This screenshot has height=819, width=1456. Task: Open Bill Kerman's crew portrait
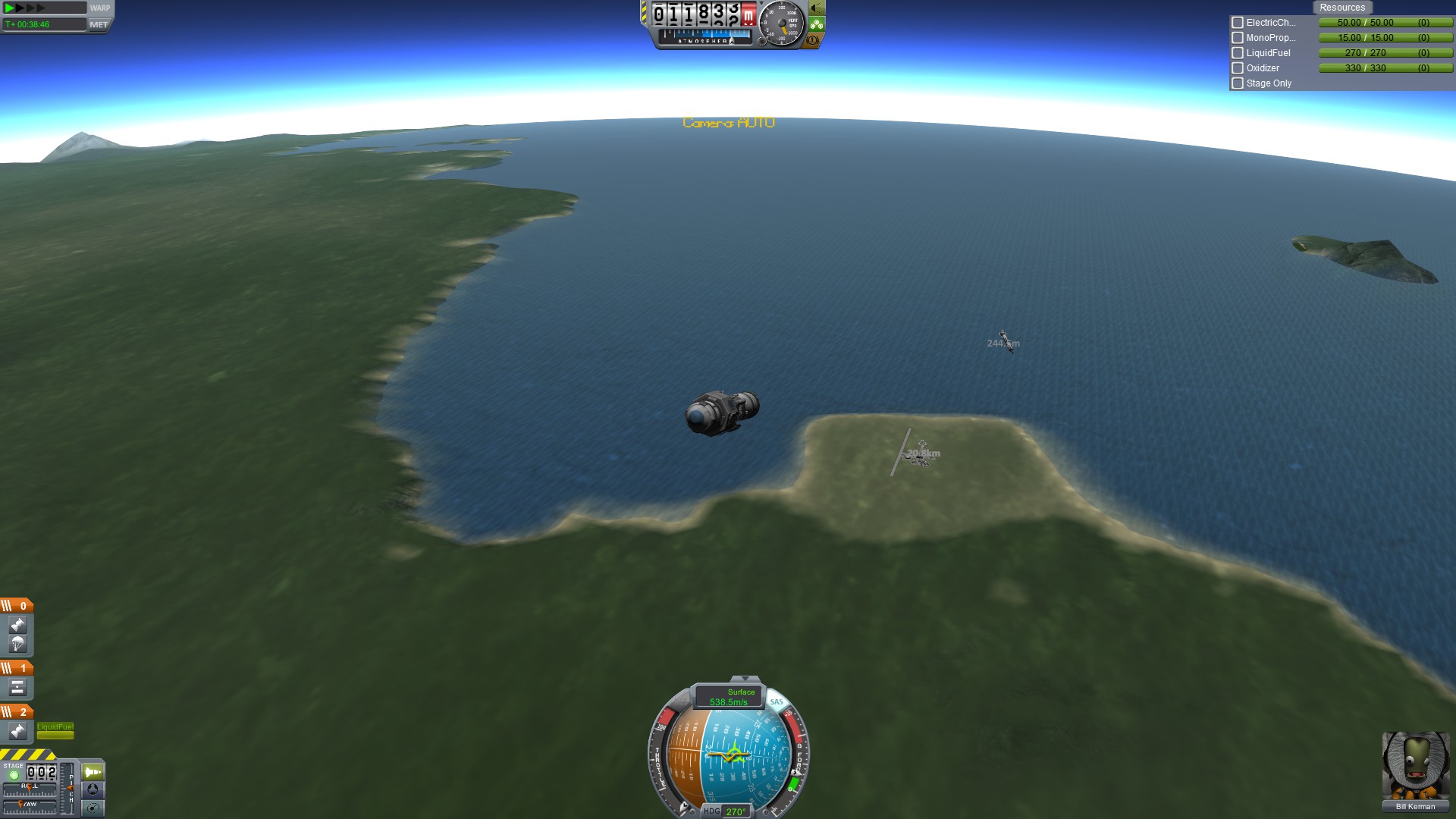(1415, 764)
